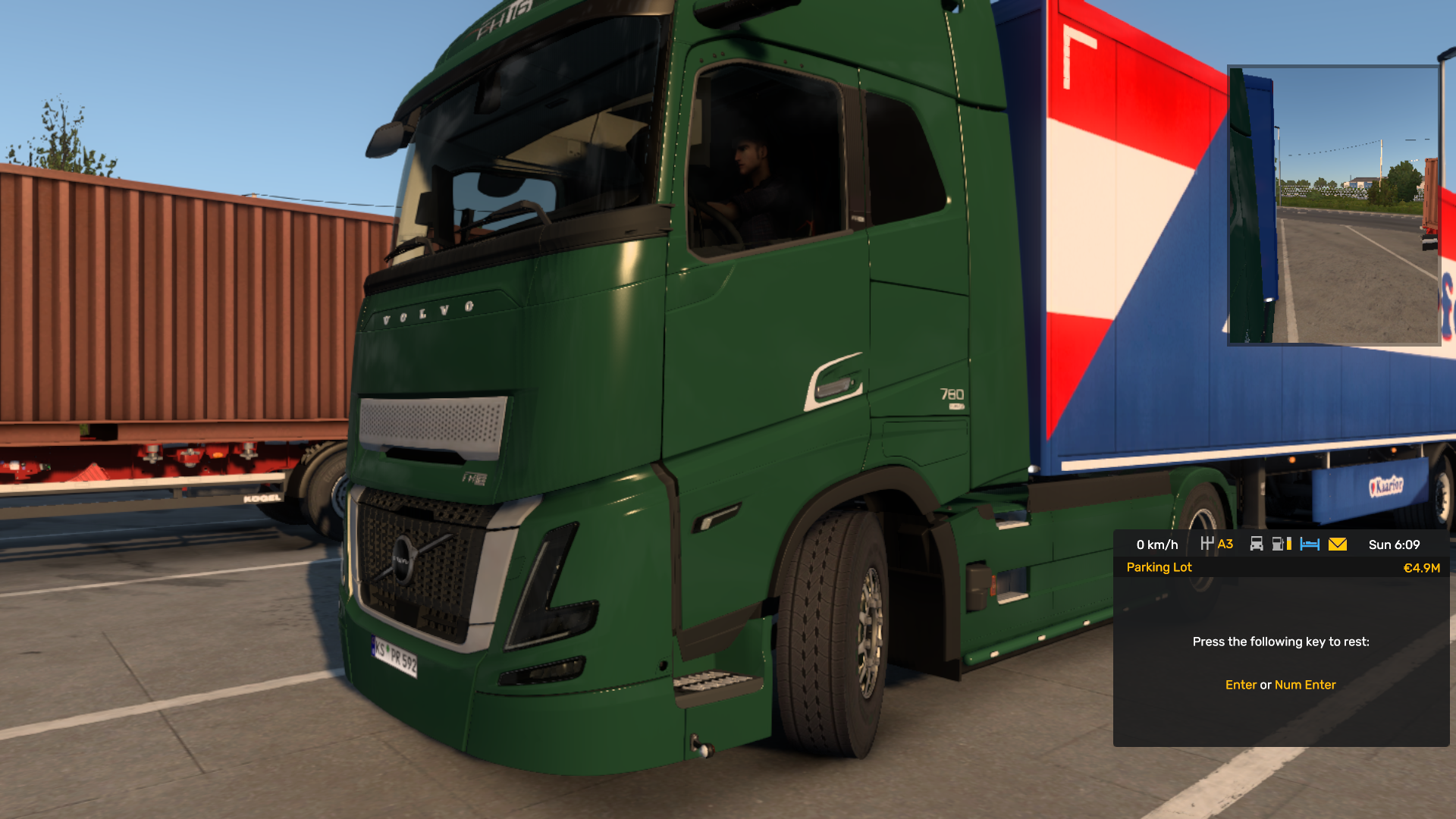
Task: Toggle the cargo trailer status icon
Action: tap(1257, 544)
